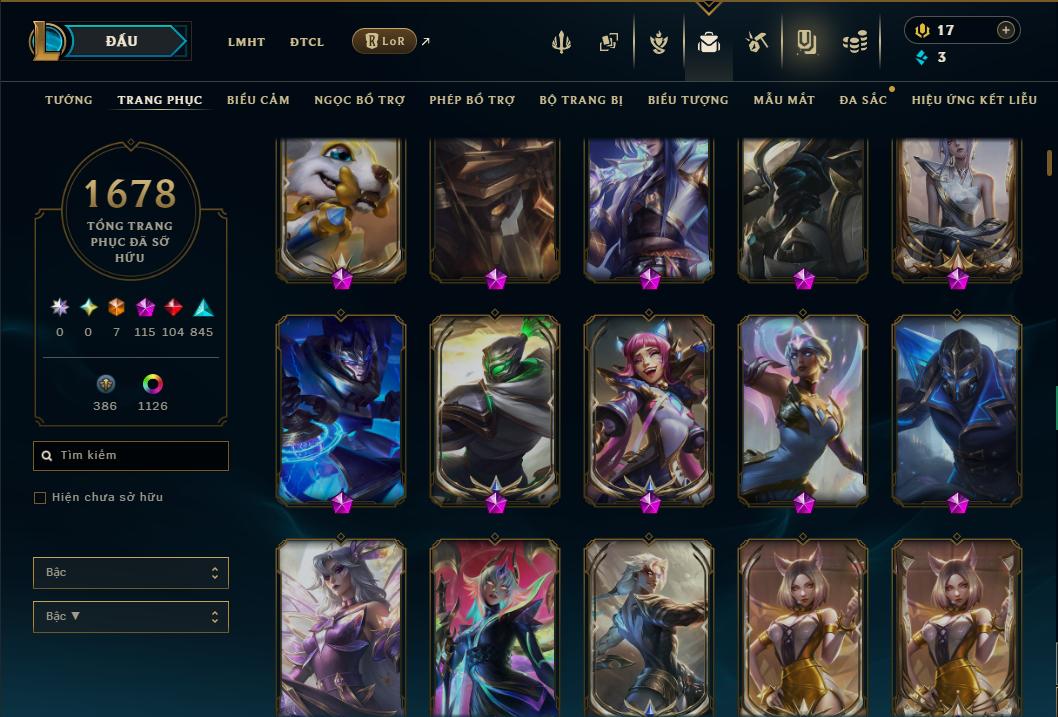The image size is (1058, 717).
Task: View the HIỆU ỨNG KẾT LIỄU tab
Action: (x=974, y=100)
